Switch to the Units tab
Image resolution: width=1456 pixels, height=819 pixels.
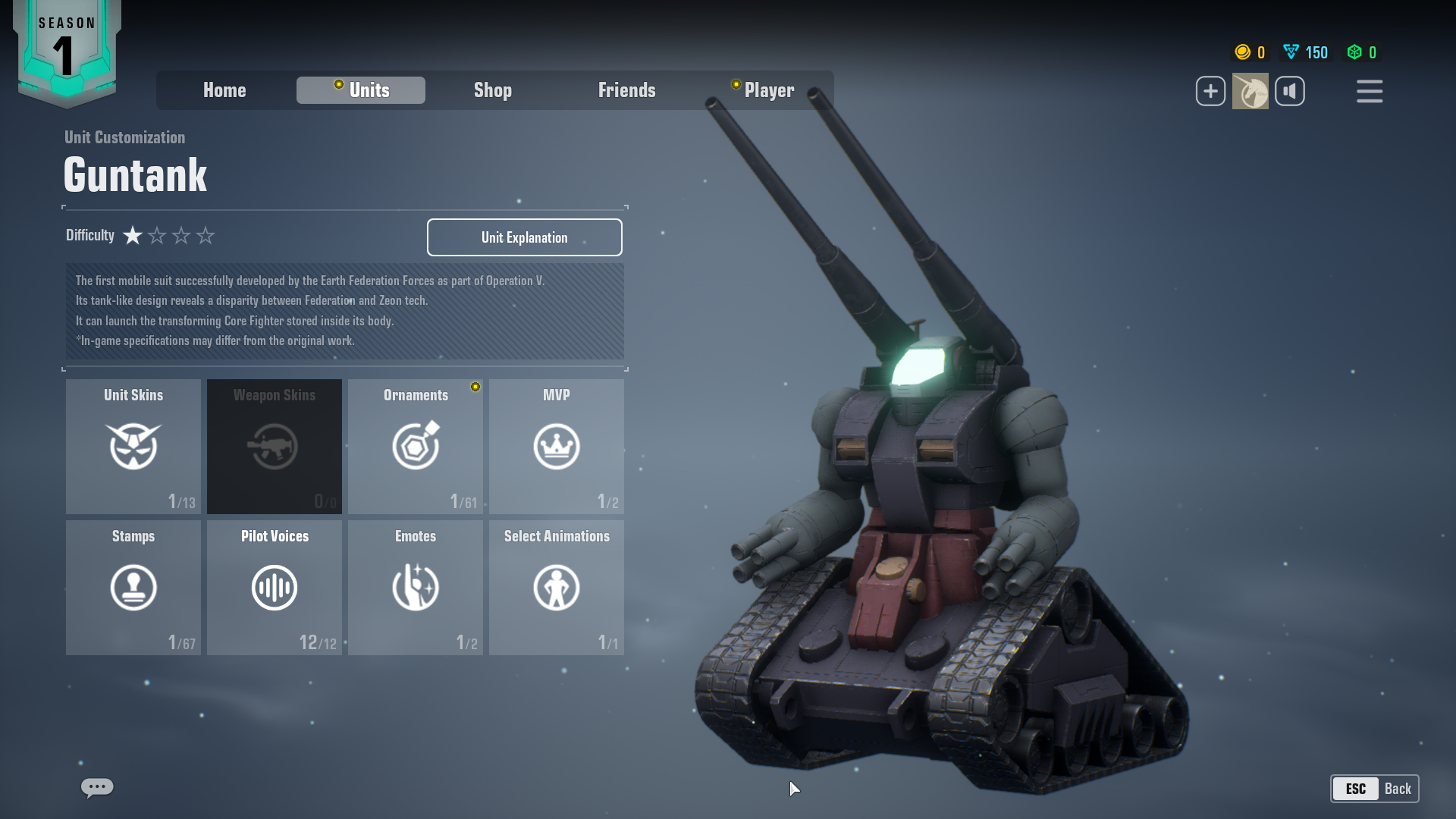tap(361, 90)
